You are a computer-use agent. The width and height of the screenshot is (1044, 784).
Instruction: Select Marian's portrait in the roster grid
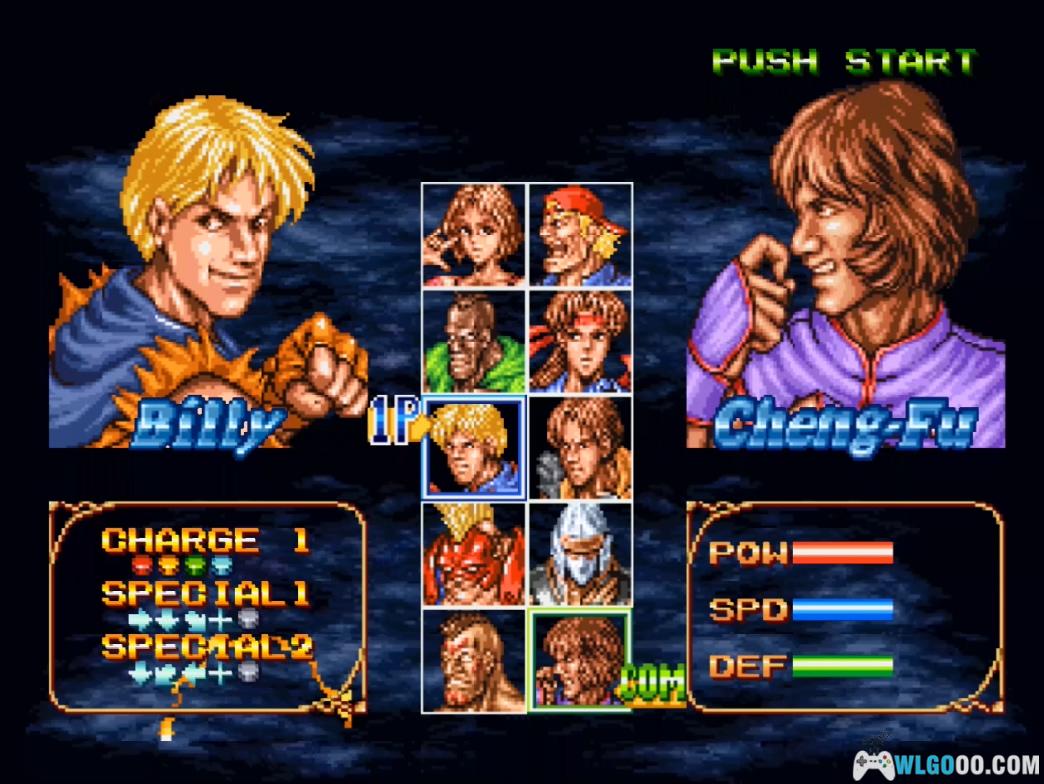click(x=474, y=235)
